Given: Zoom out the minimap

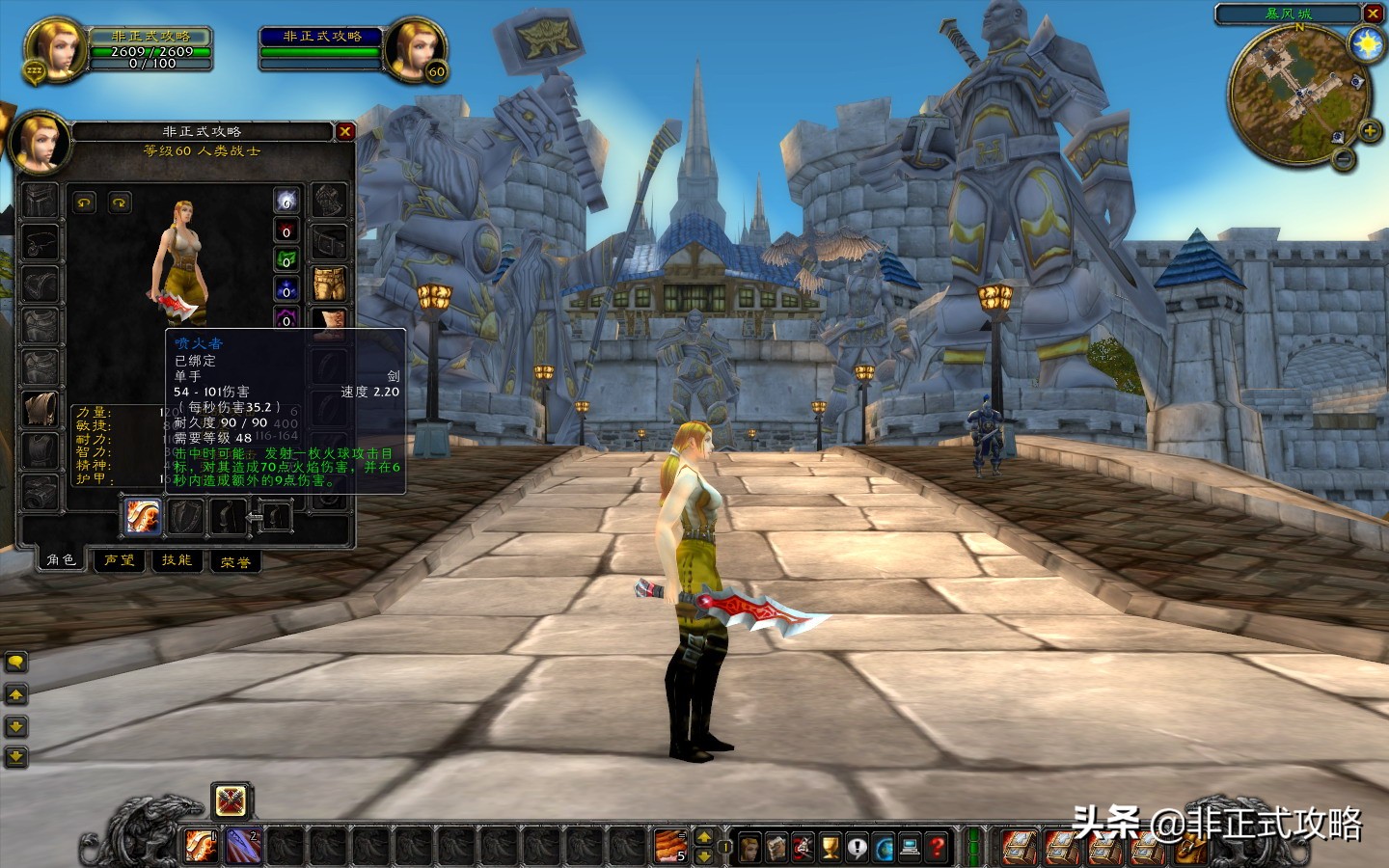Looking at the screenshot, I should pos(1343,159).
